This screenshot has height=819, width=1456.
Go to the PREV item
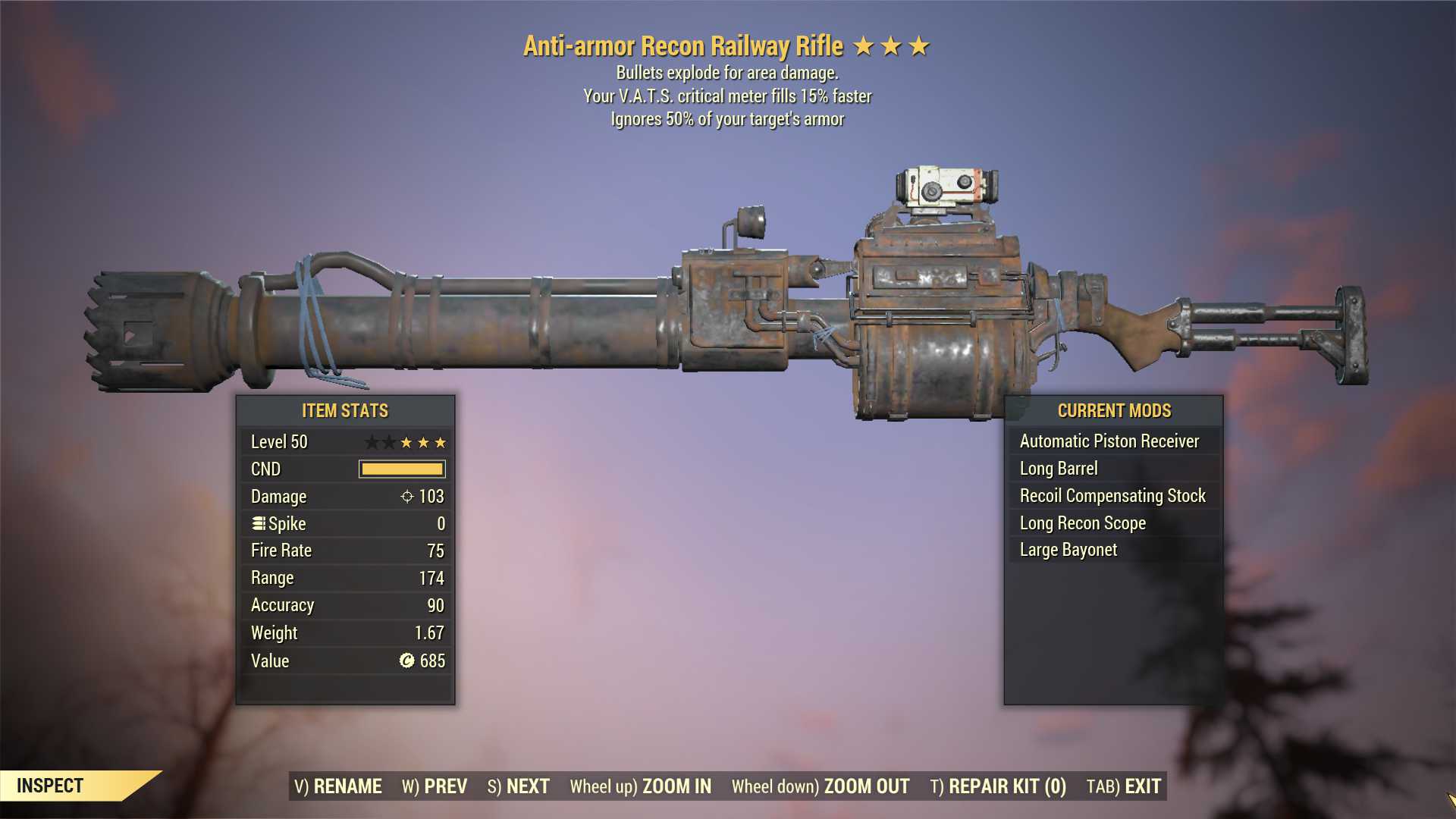[435, 786]
